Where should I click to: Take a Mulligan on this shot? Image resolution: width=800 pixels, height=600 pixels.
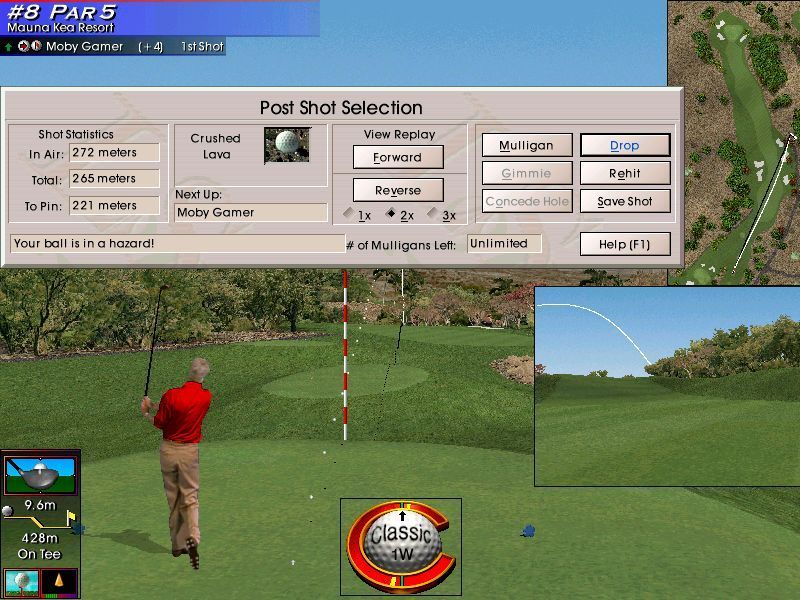point(526,145)
